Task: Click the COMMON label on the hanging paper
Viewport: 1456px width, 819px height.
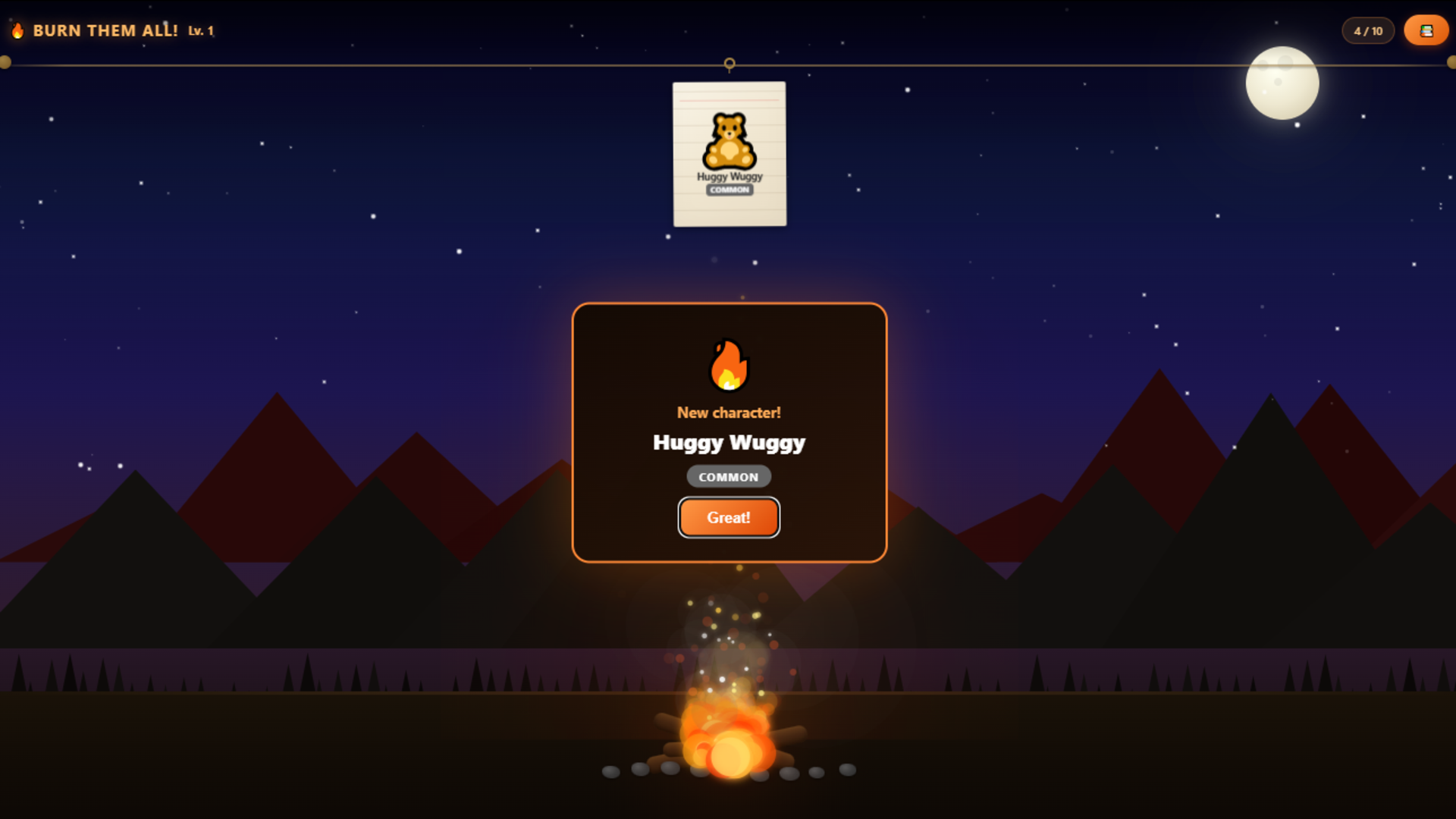Action: pos(730,190)
